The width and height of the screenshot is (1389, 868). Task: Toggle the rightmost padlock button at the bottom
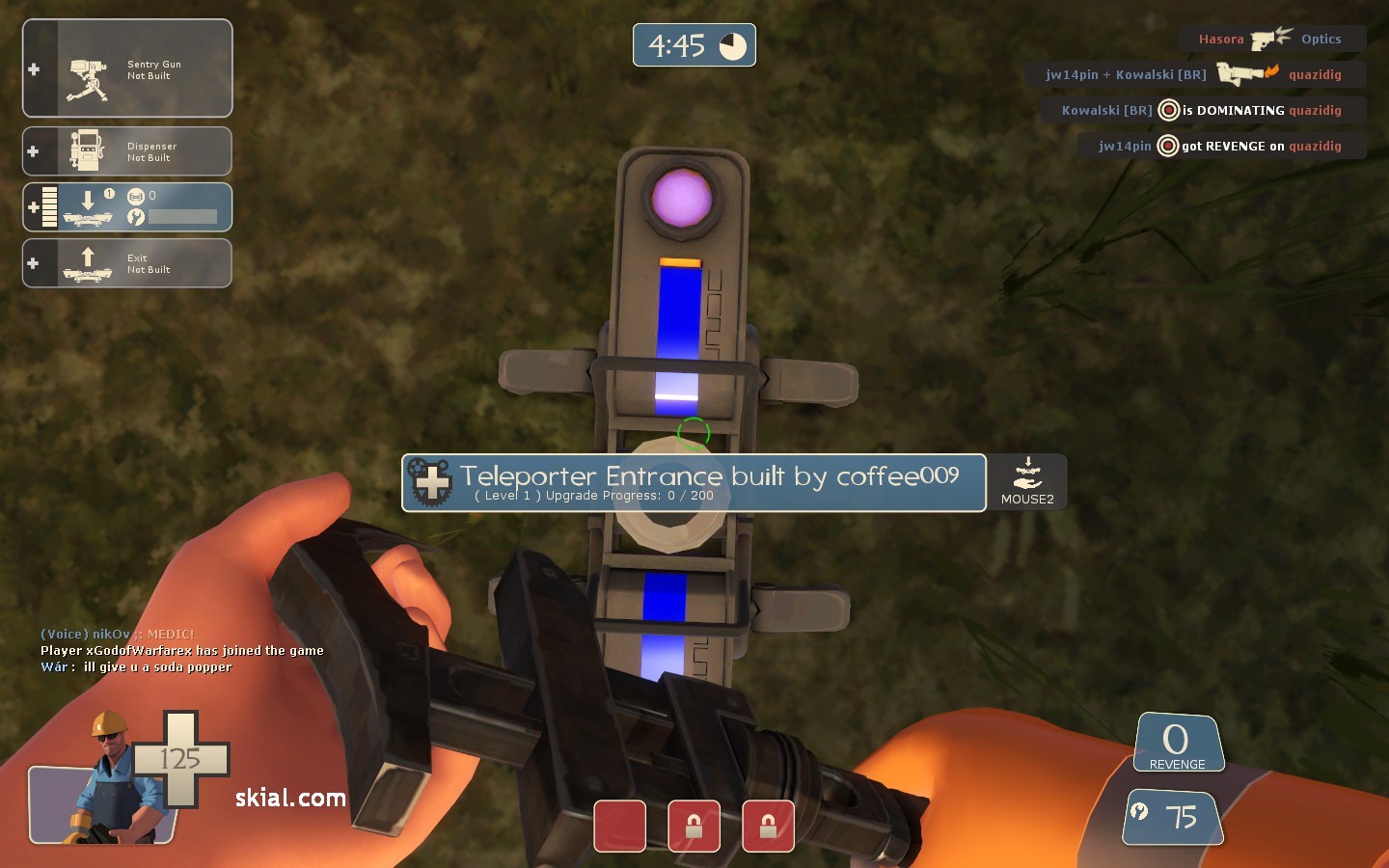point(768,827)
